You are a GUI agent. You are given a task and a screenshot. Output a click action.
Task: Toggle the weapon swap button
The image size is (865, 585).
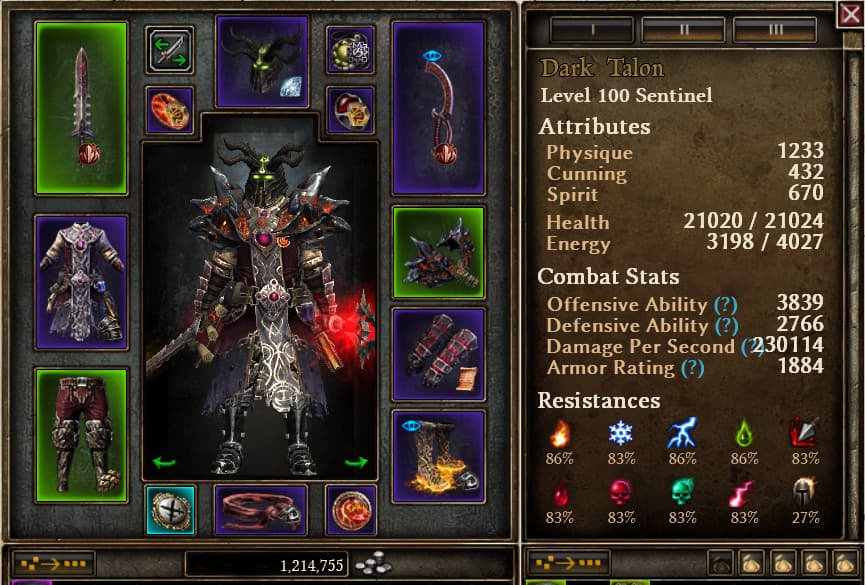click(169, 50)
